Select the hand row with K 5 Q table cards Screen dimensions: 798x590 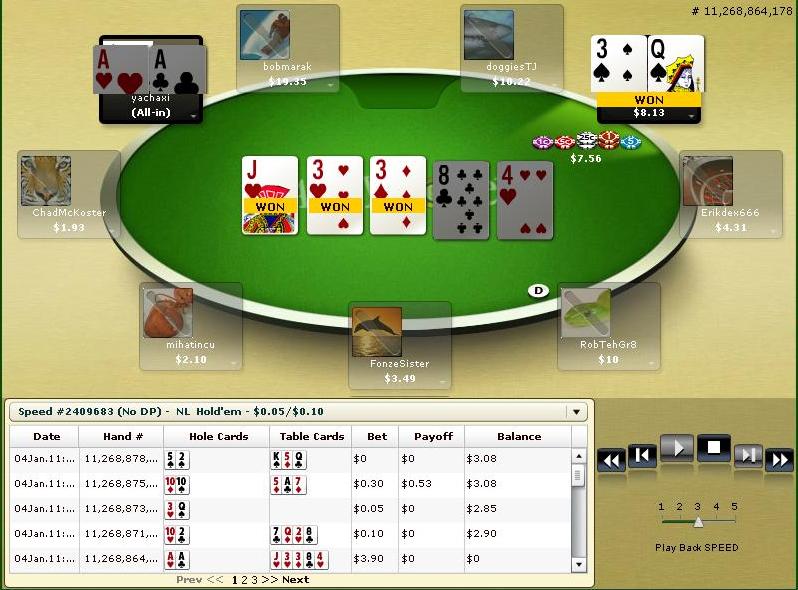(290, 459)
